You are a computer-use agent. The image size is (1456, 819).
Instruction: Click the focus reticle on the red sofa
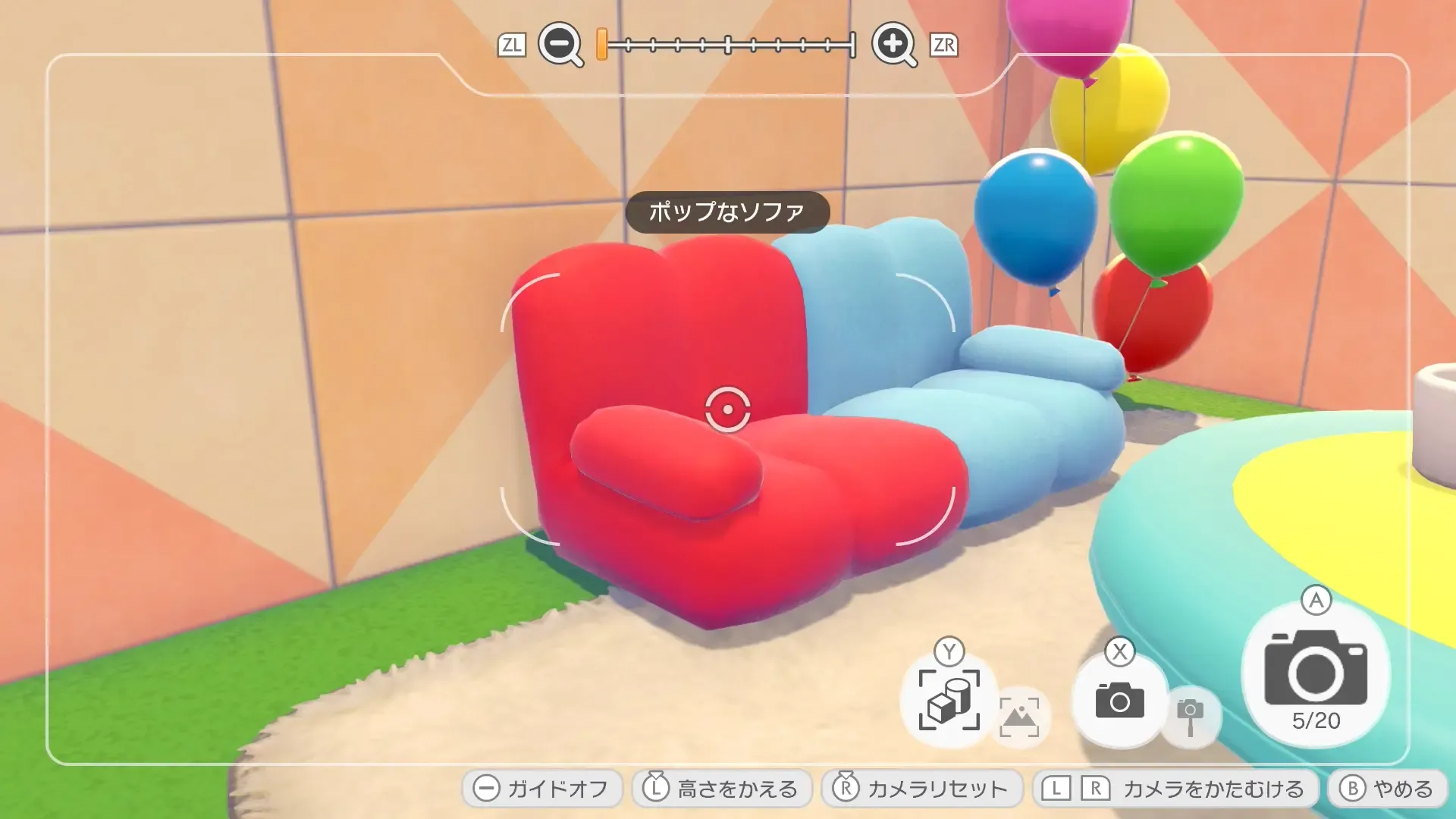tap(727, 410)
